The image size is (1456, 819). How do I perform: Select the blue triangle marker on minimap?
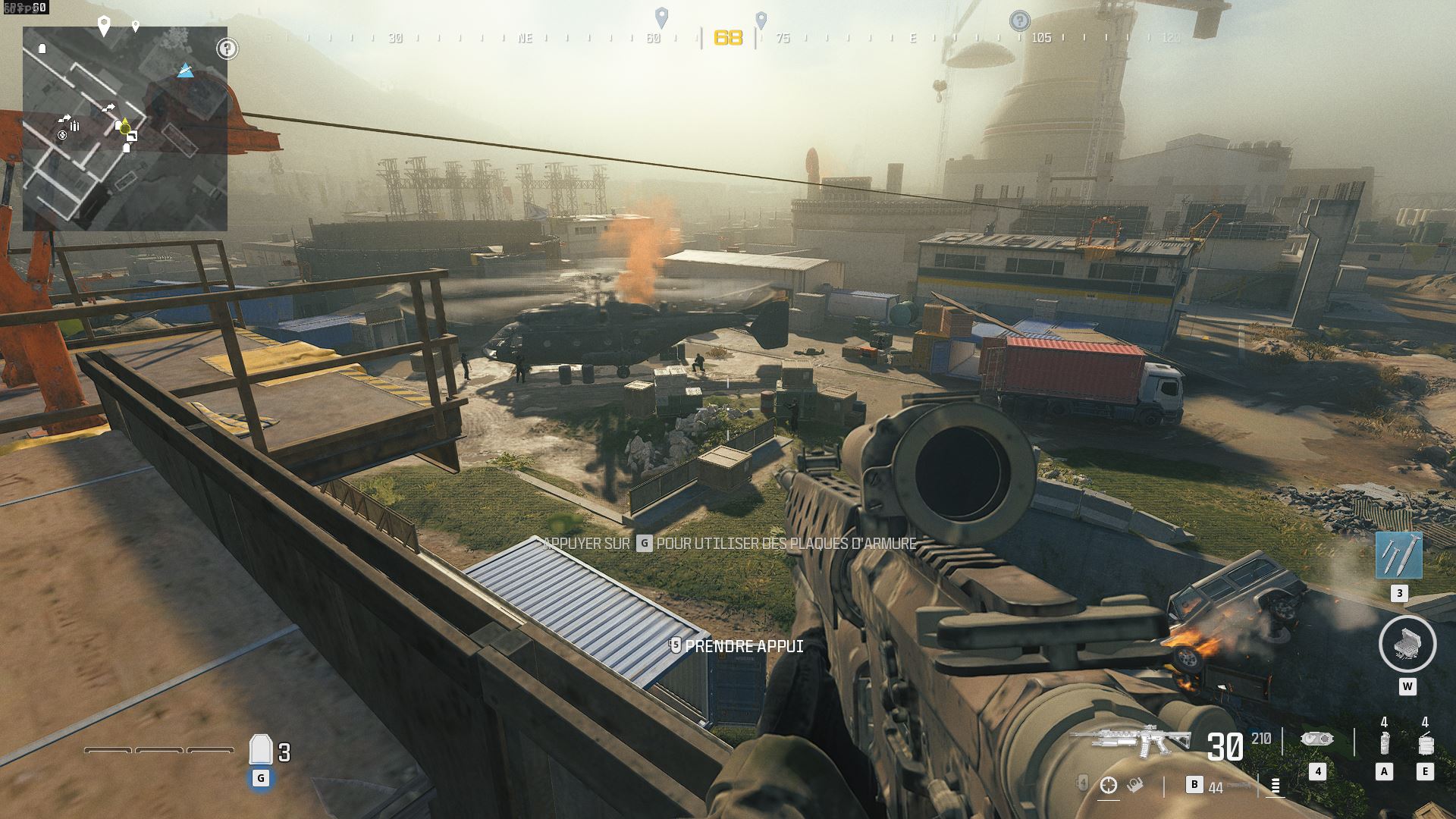point(186,71)
